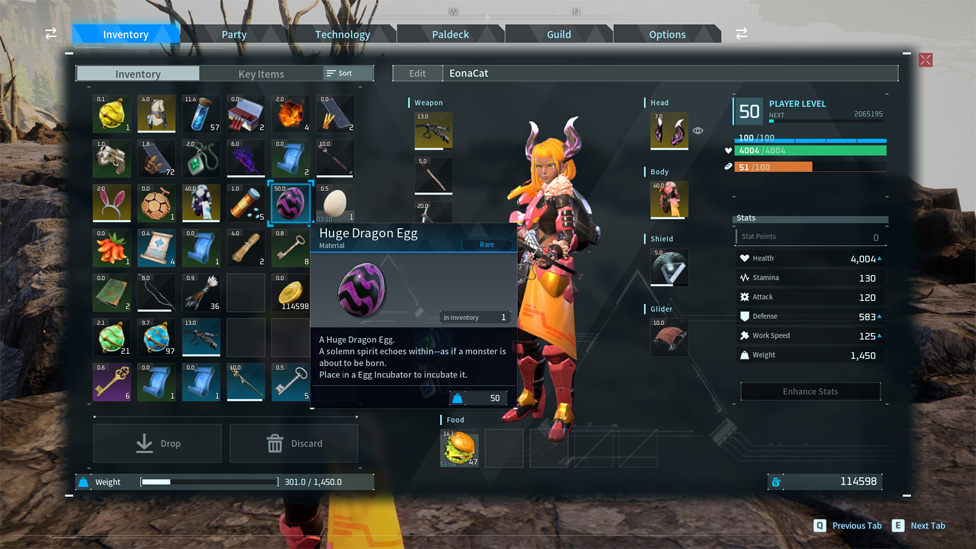Image resolution: width=976 pixels, height=549 pixels.
Task: Discard the selected item
Action: point(294,443)
